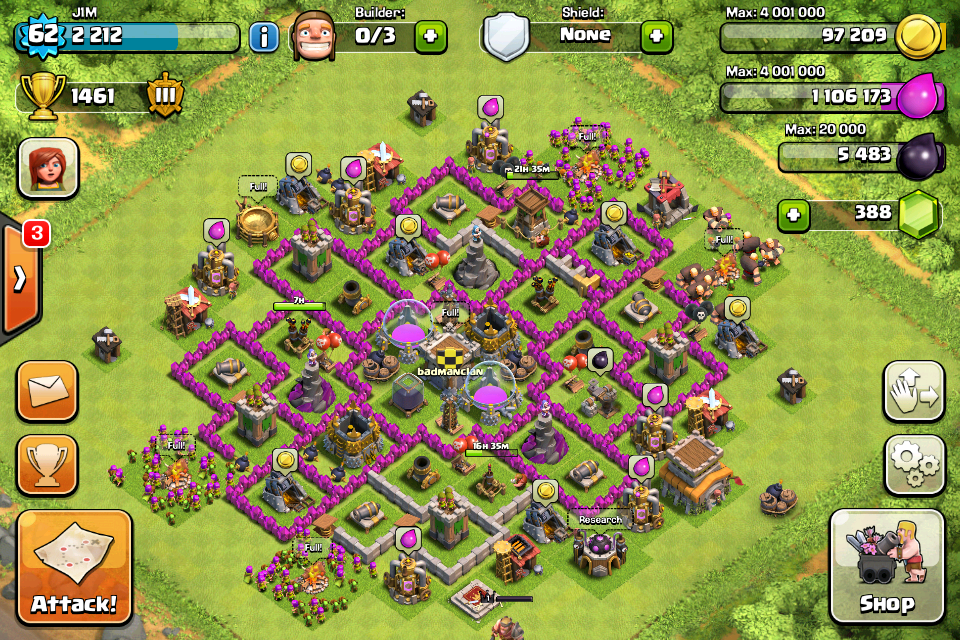The image size is (960, 640).
Task: Tap the gold coin resource icon
Action: point(916,38)
